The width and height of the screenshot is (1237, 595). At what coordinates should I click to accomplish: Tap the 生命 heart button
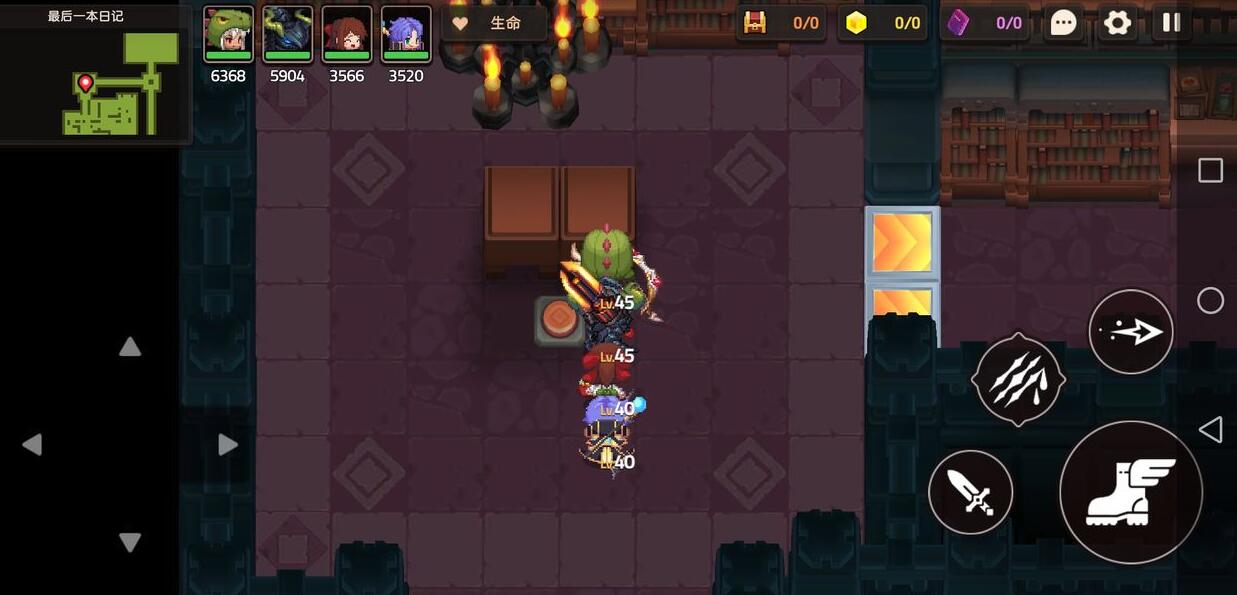pos(494,23)
